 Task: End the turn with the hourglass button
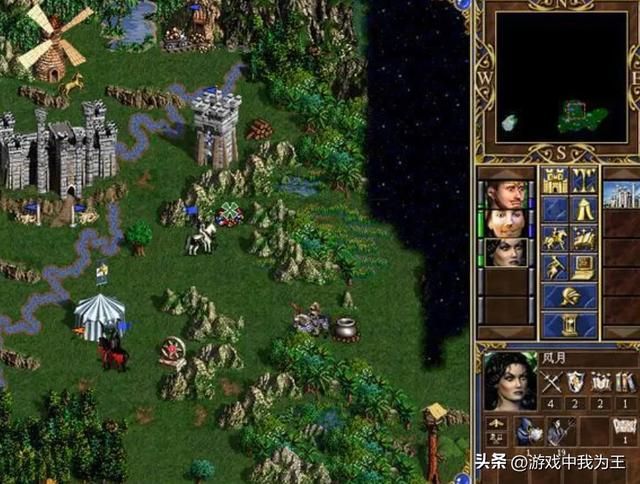coord(569,325)
